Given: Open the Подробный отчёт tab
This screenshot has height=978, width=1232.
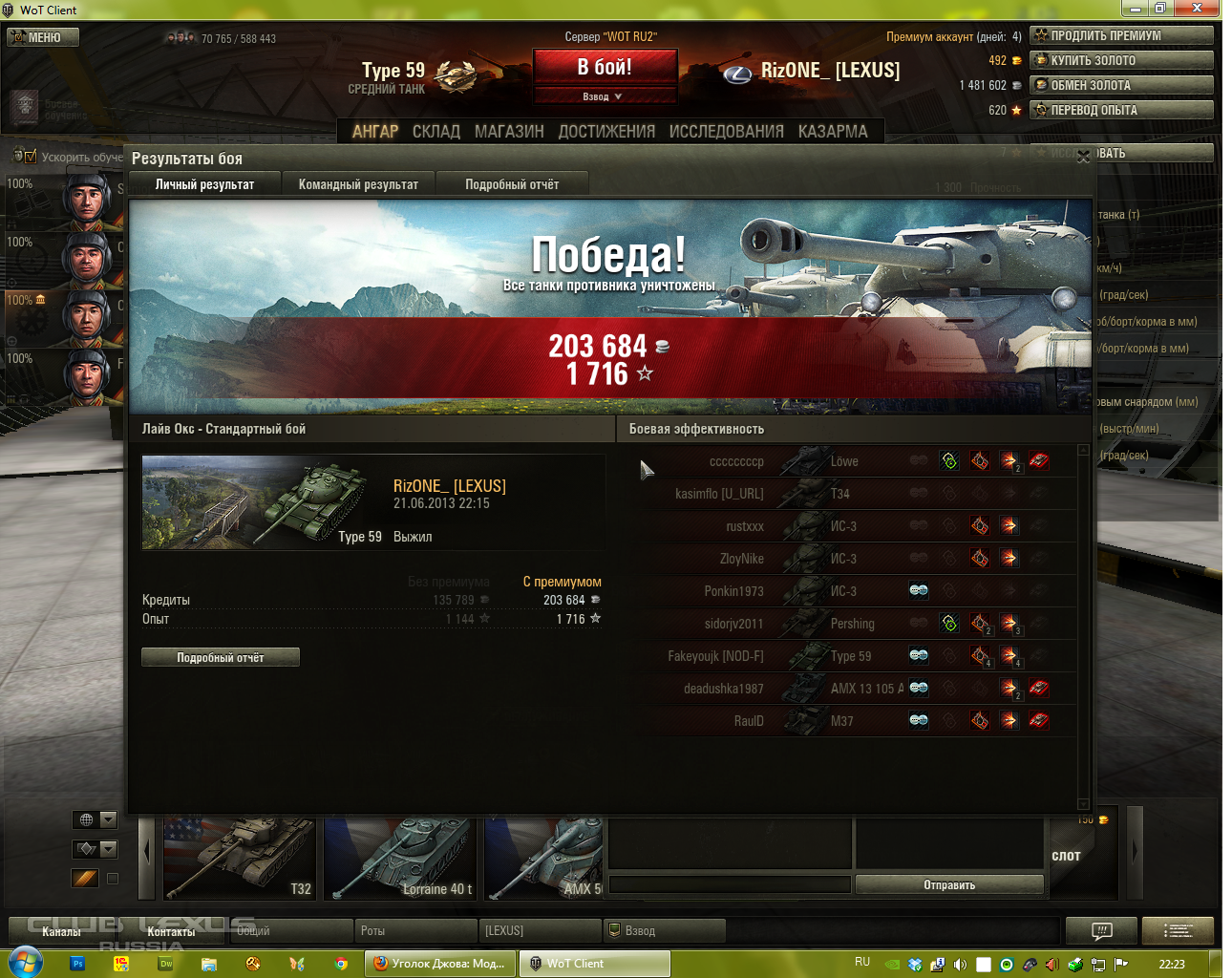Looking at the screenshot, I should pos(512,184).
